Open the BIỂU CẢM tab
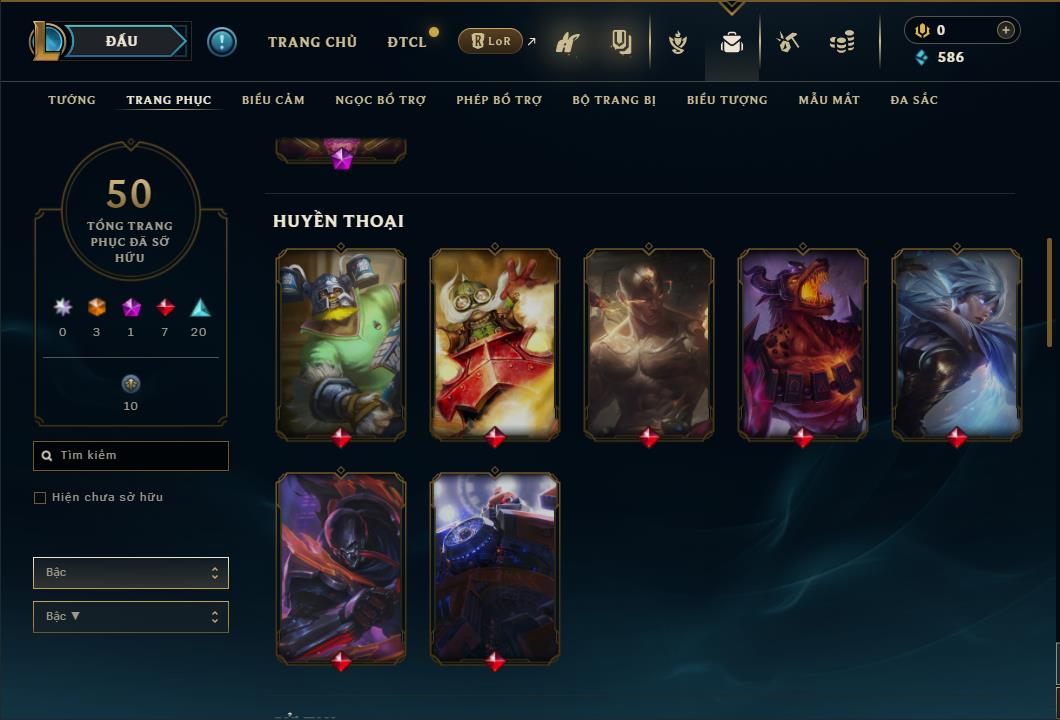The image size is (1060, 720). click(x=273, y=100)
